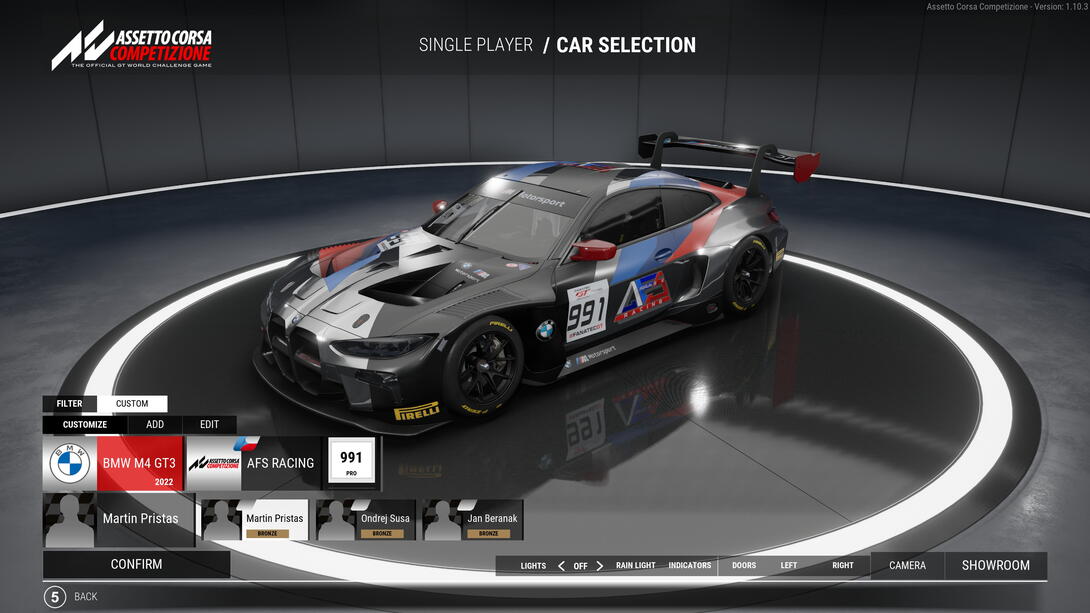1090x613 pixels.
Task: Toggle the Indicators
Action: pyautogui.click(x=690, y=566)
